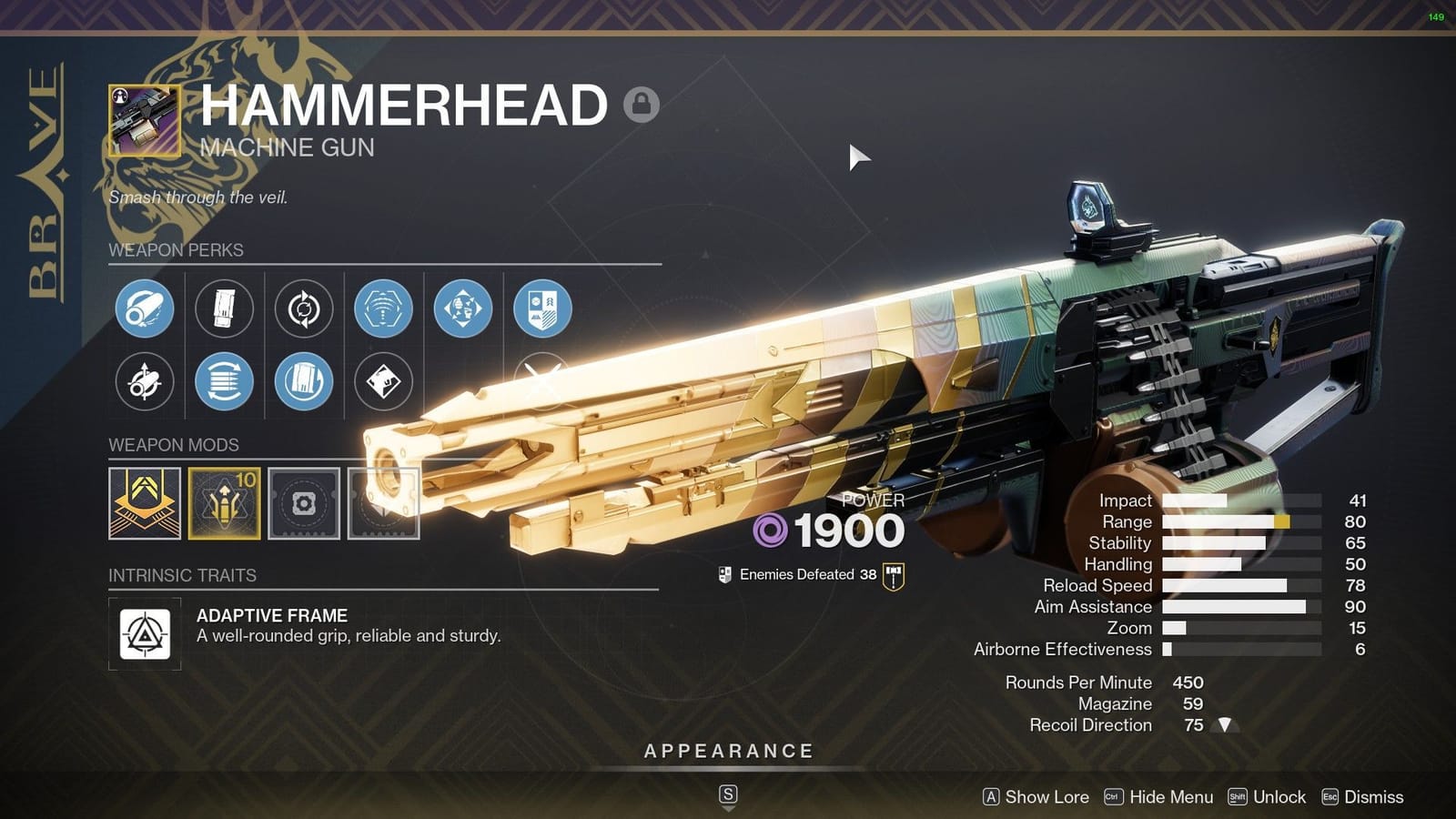Screen dimensions: 1456x819
Task: Select the targeting perk in the top row
Action: click(383, 308)
